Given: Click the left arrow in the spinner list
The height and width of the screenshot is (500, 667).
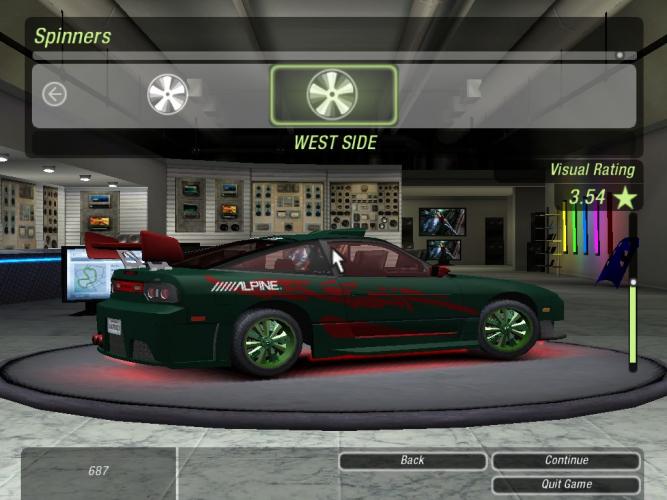Looking at the screenshot, I should pyautogui.click(x=54, y=94).
